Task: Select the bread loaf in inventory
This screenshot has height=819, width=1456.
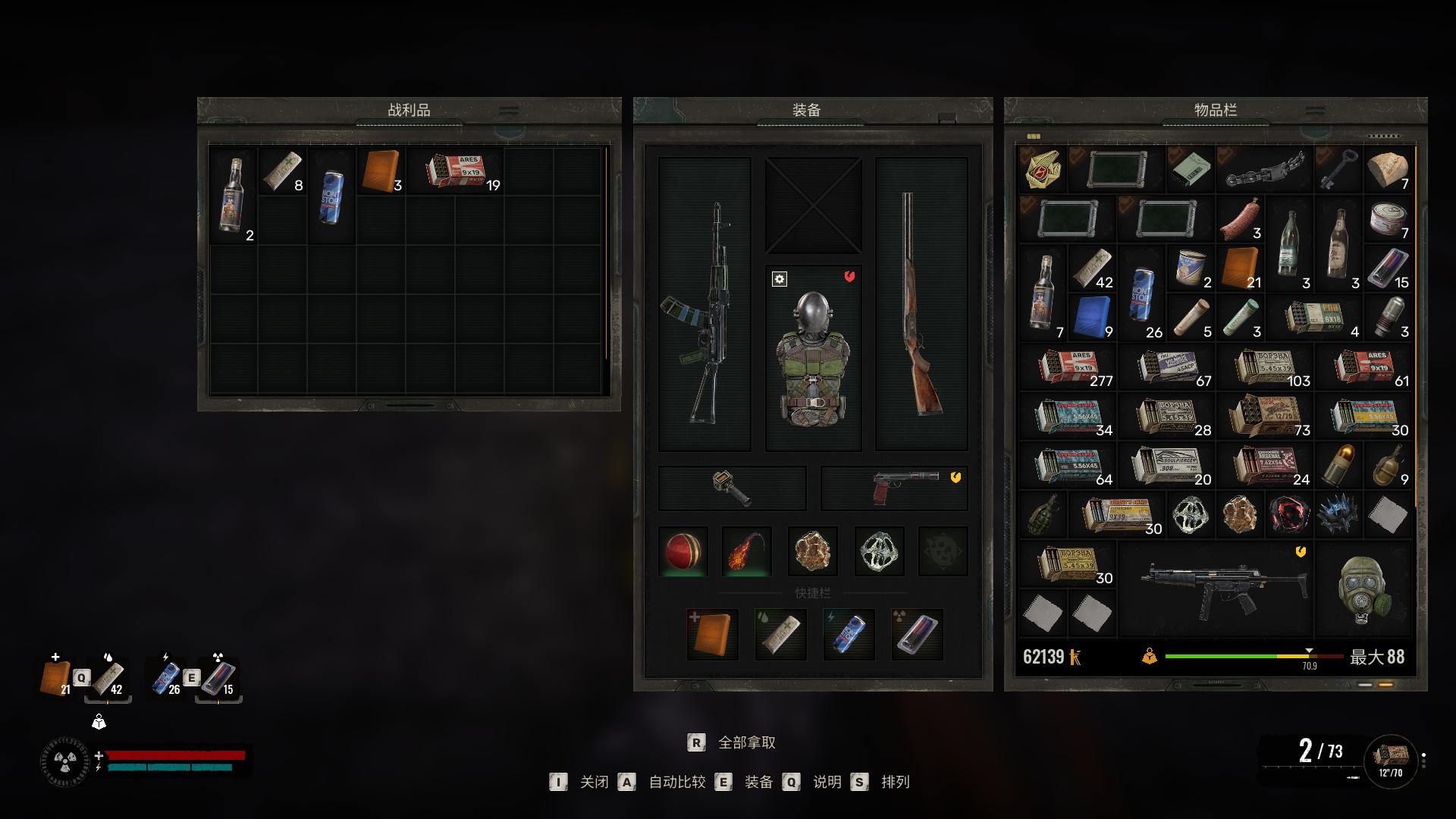Action: point(1388,169)
